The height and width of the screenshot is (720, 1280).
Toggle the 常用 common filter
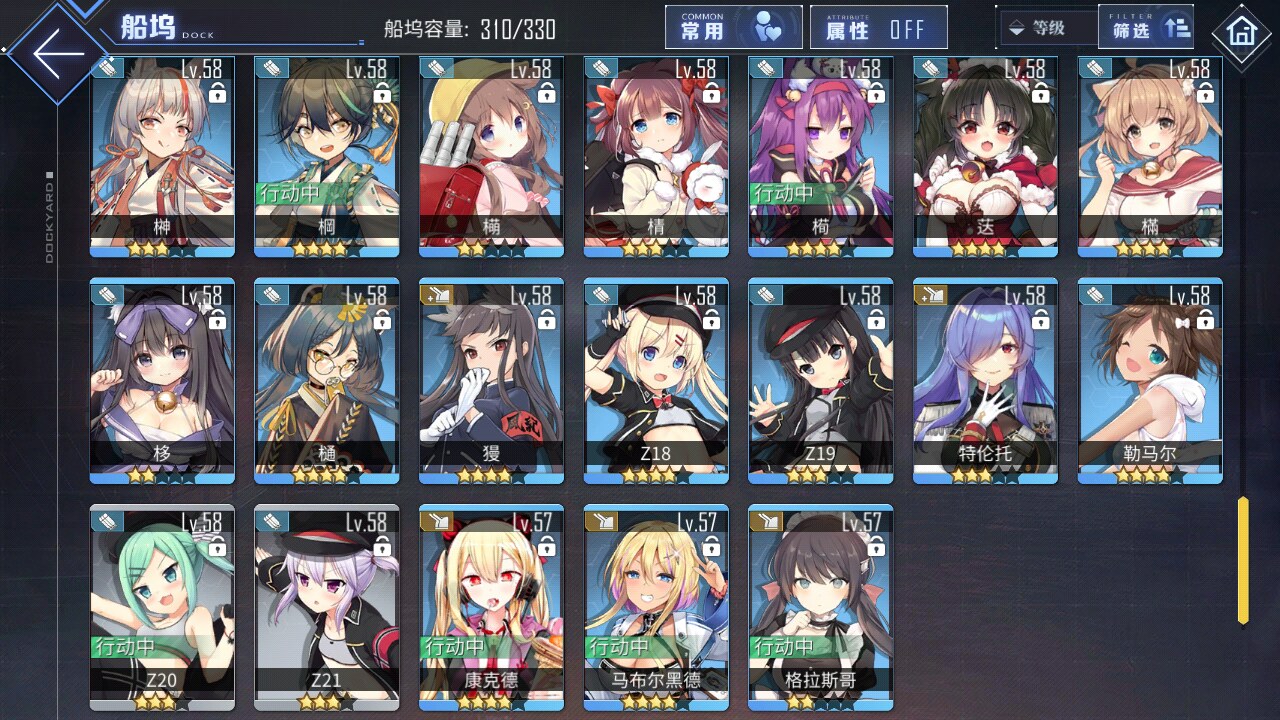click(733, 28)
